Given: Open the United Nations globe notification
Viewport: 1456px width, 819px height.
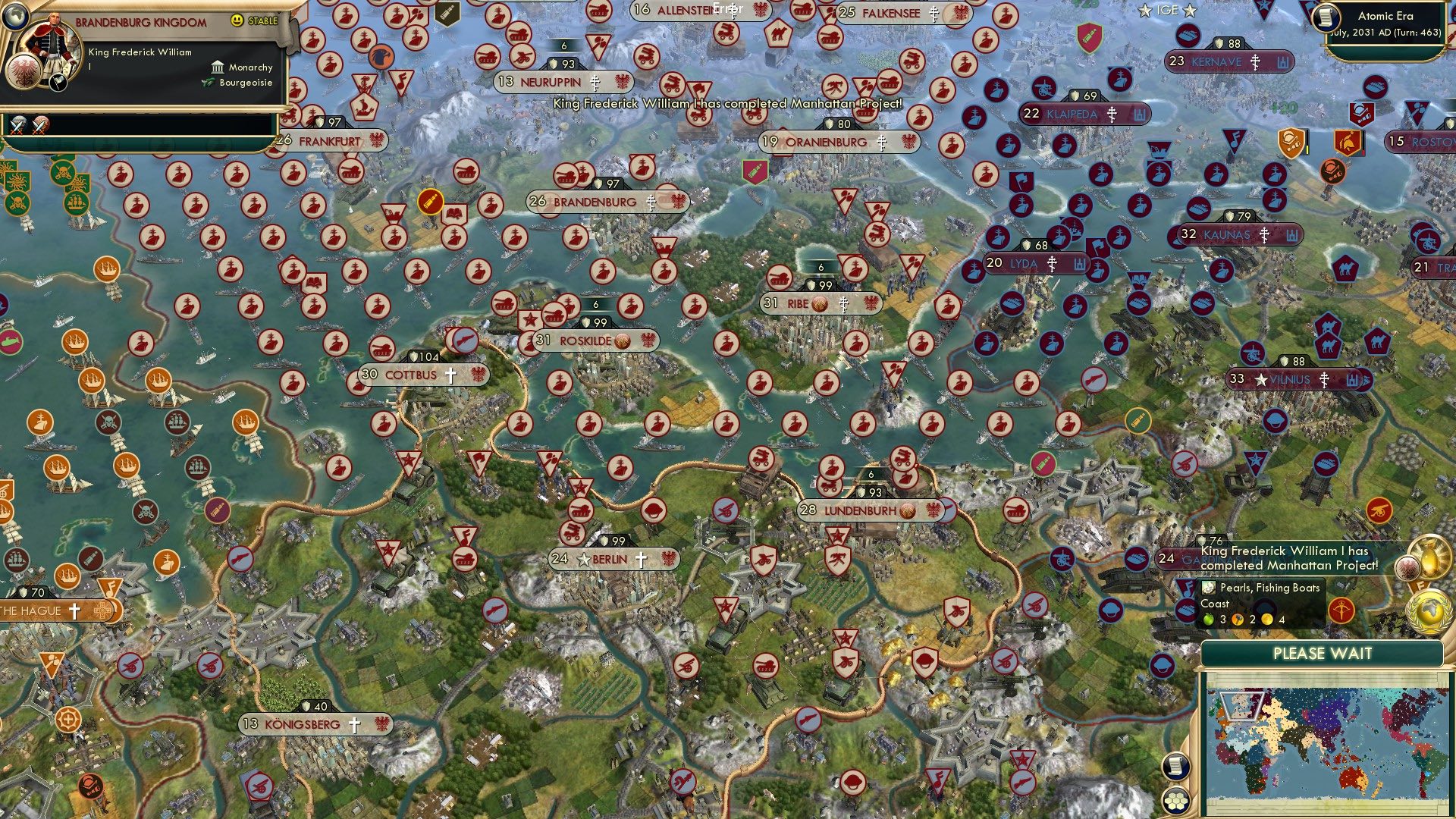Looking at the screenshot, I should (x=1429, y=610).
